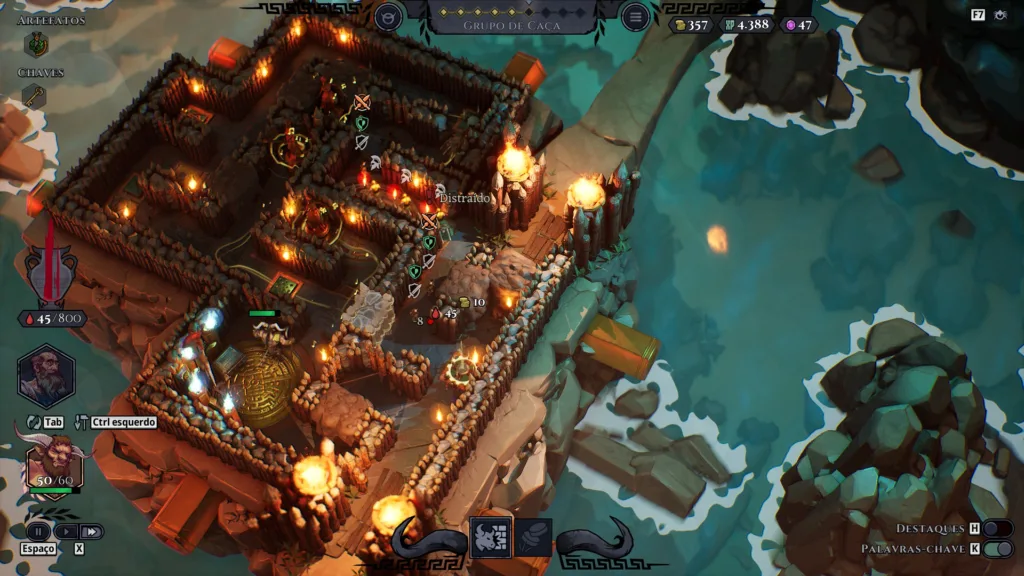Click the bull head icon beside Grupo de Caça
1024x576 pixels.
click(389, 16)
